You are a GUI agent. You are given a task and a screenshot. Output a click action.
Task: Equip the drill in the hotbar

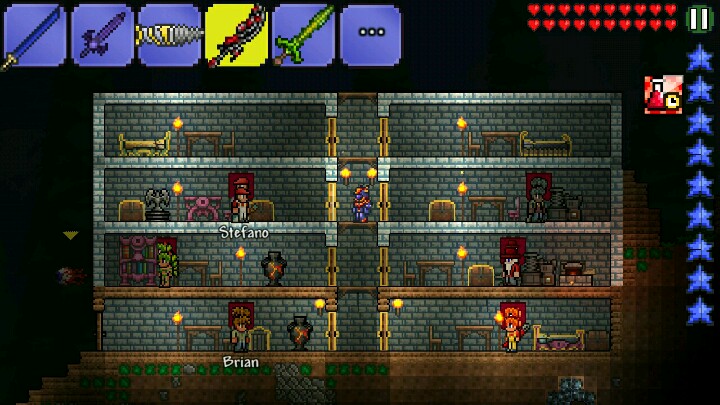point(168,35)
